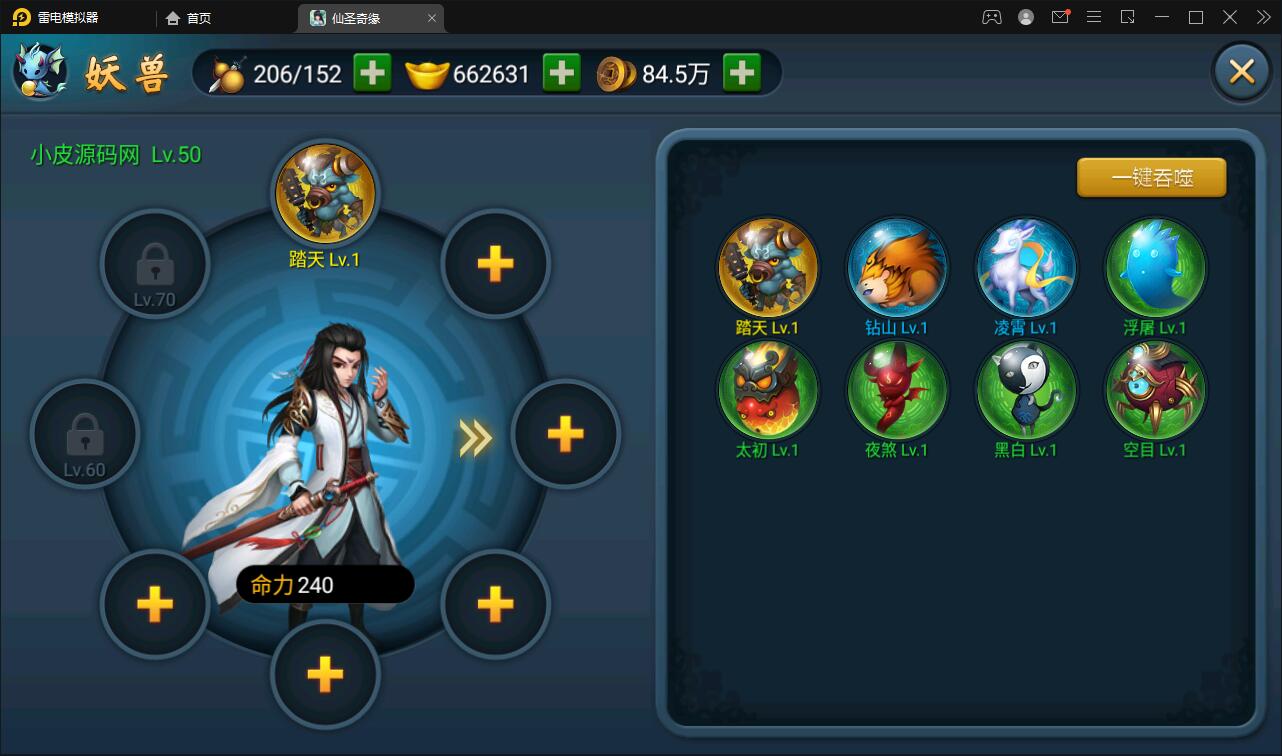Pick the 空目 spider-eye beast
The width and height of the screenshot is (1282, 756).
point(1154,391)
